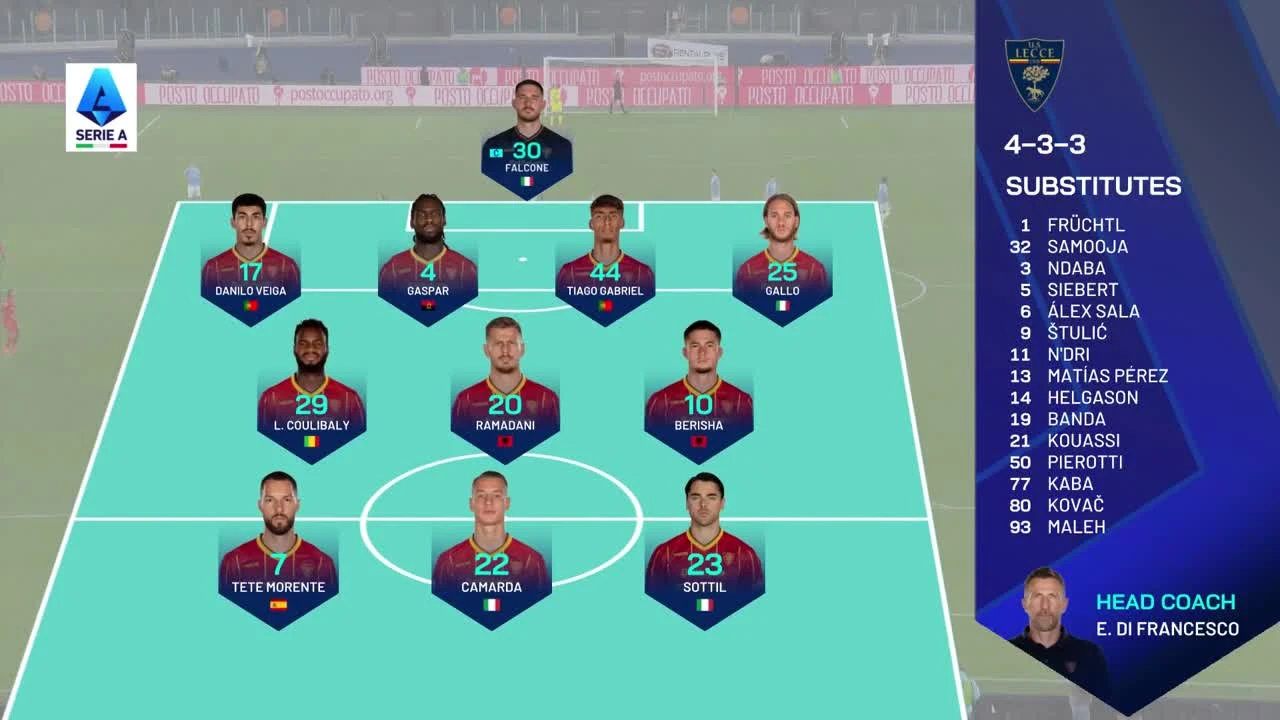Screen dimensions: 1280x720
Task: Choose Camarda's number 22 card
Action: point(491,570)
